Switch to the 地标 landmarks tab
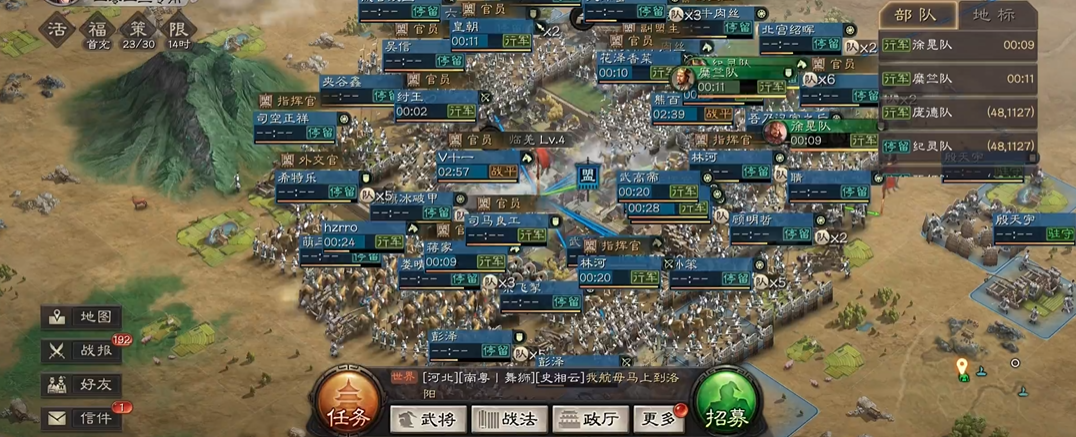Screen dimensions: 1076x437 coord(998,15)
